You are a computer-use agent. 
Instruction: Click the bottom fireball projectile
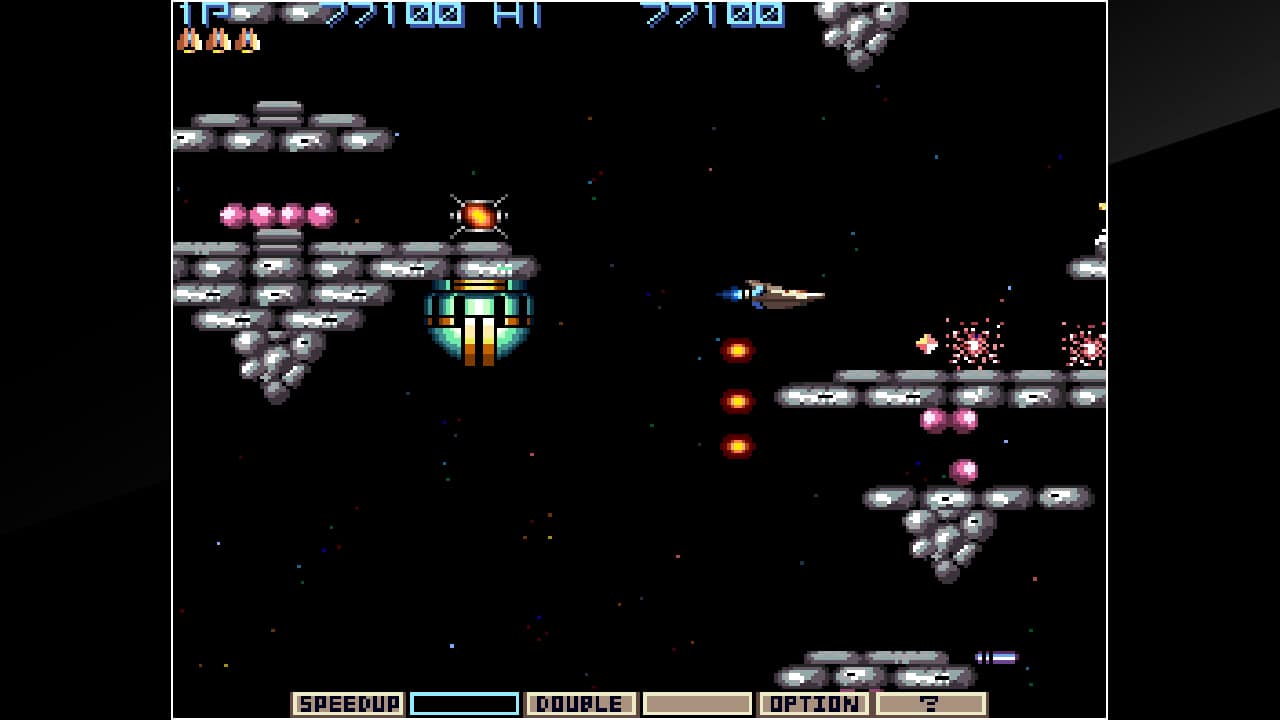(739, 443)
